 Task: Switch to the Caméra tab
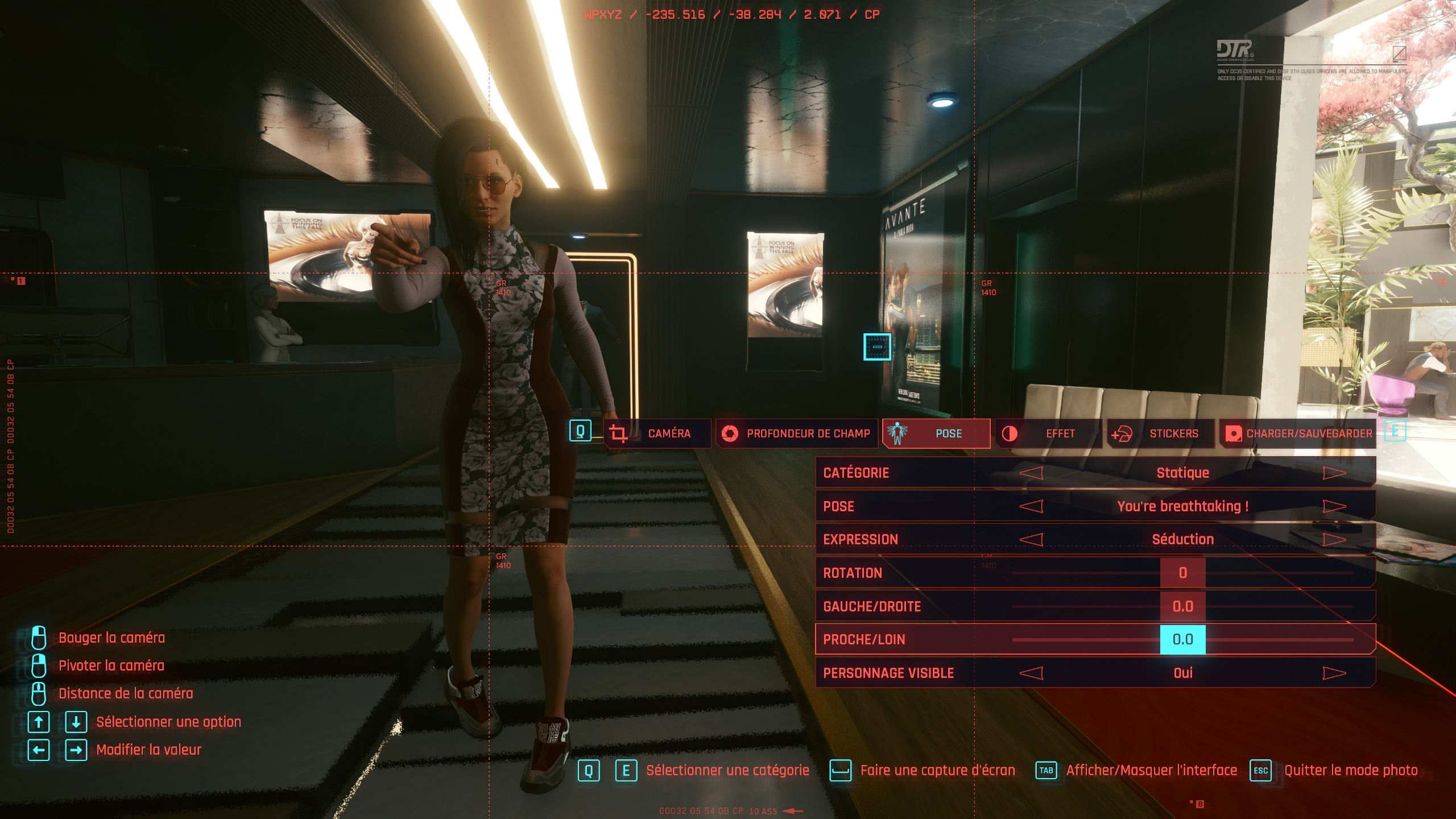click(657, 433)
